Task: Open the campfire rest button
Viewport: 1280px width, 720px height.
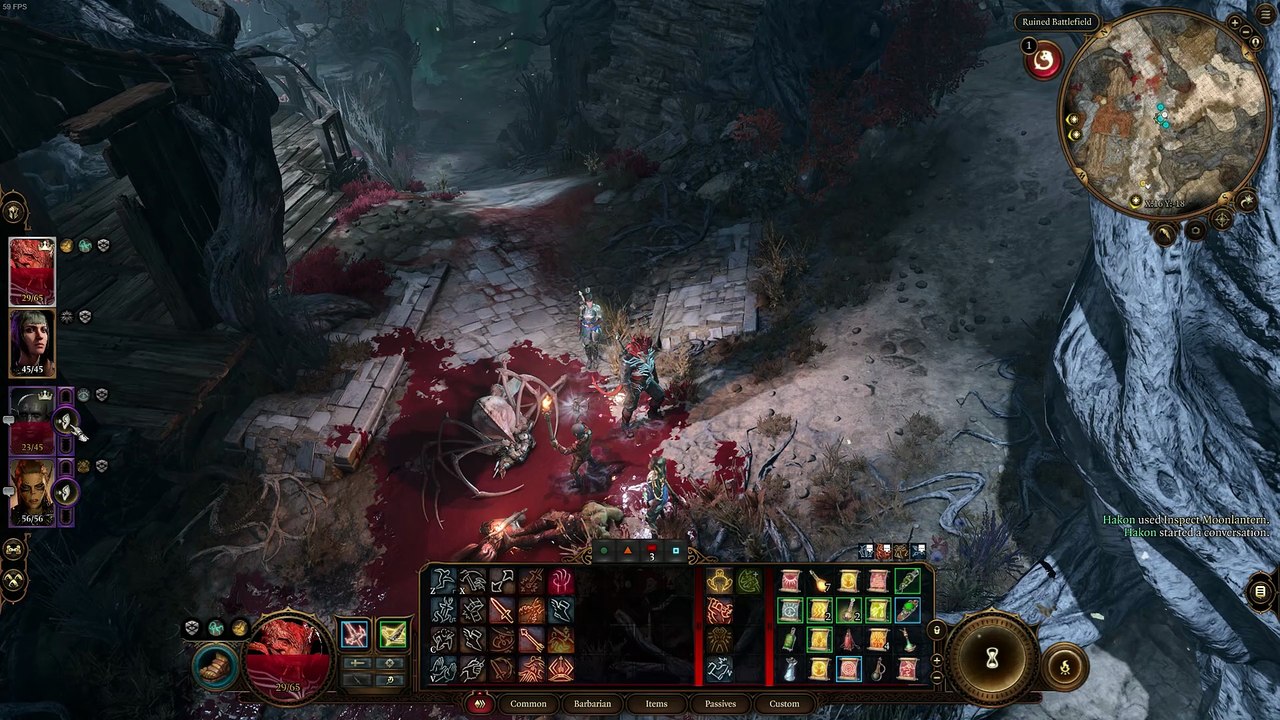Action: click(x=1066, y=665)
